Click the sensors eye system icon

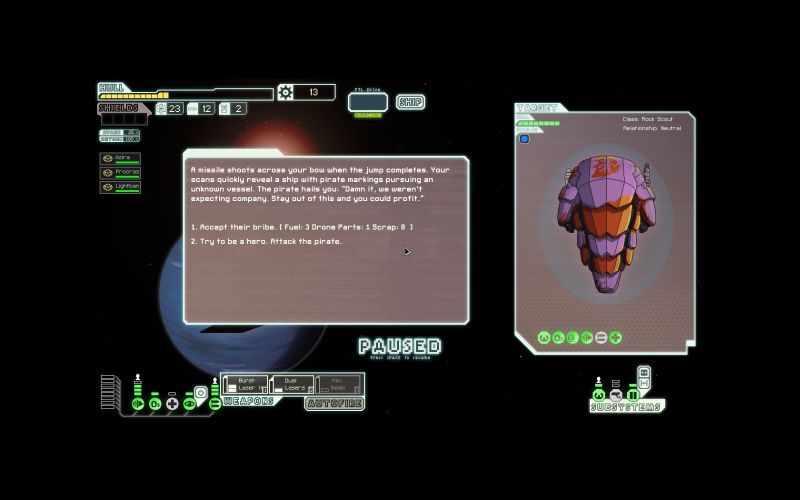[189, 403]
